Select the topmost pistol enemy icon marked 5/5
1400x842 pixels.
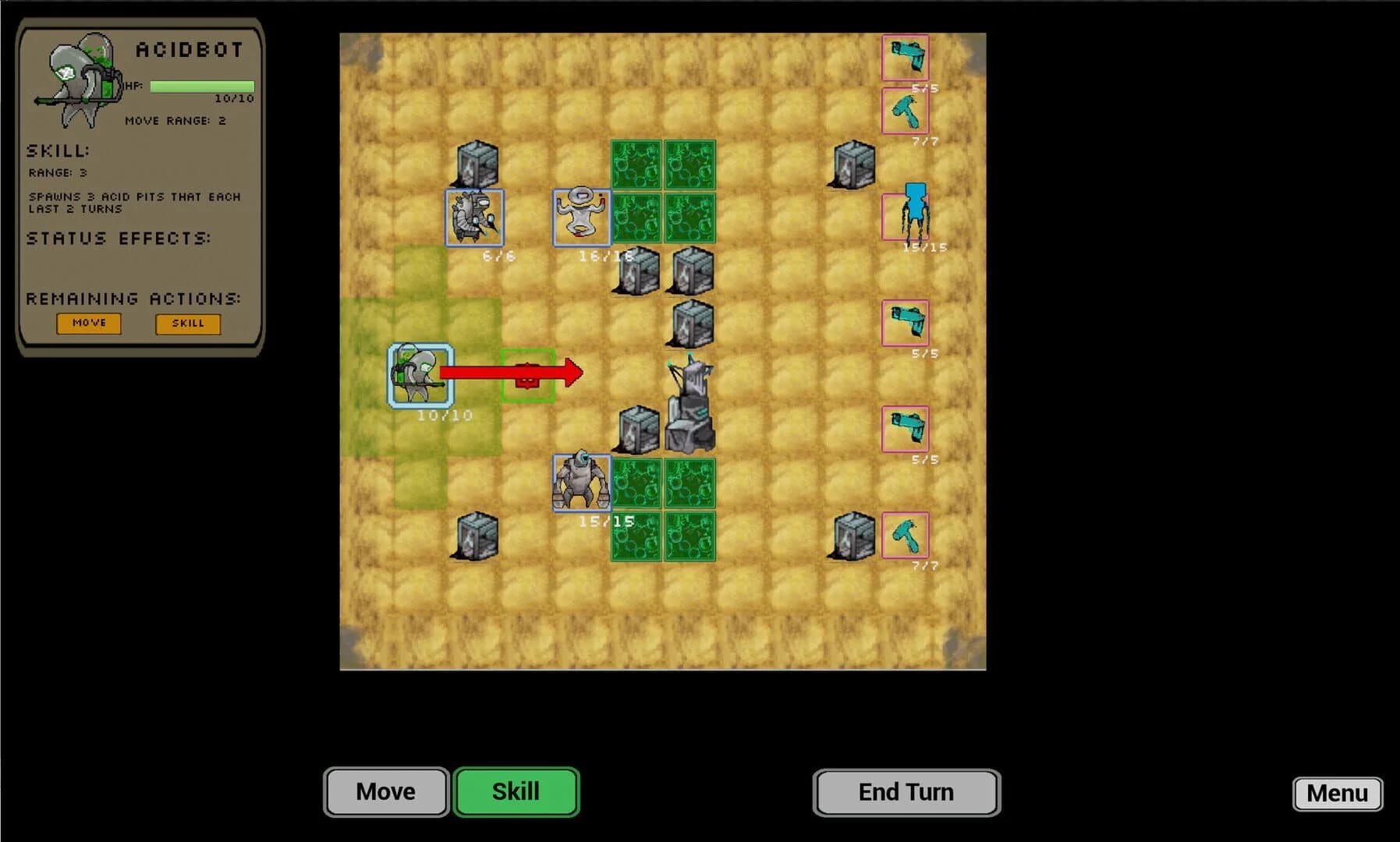pyautogui.click(x=905, y=56)
